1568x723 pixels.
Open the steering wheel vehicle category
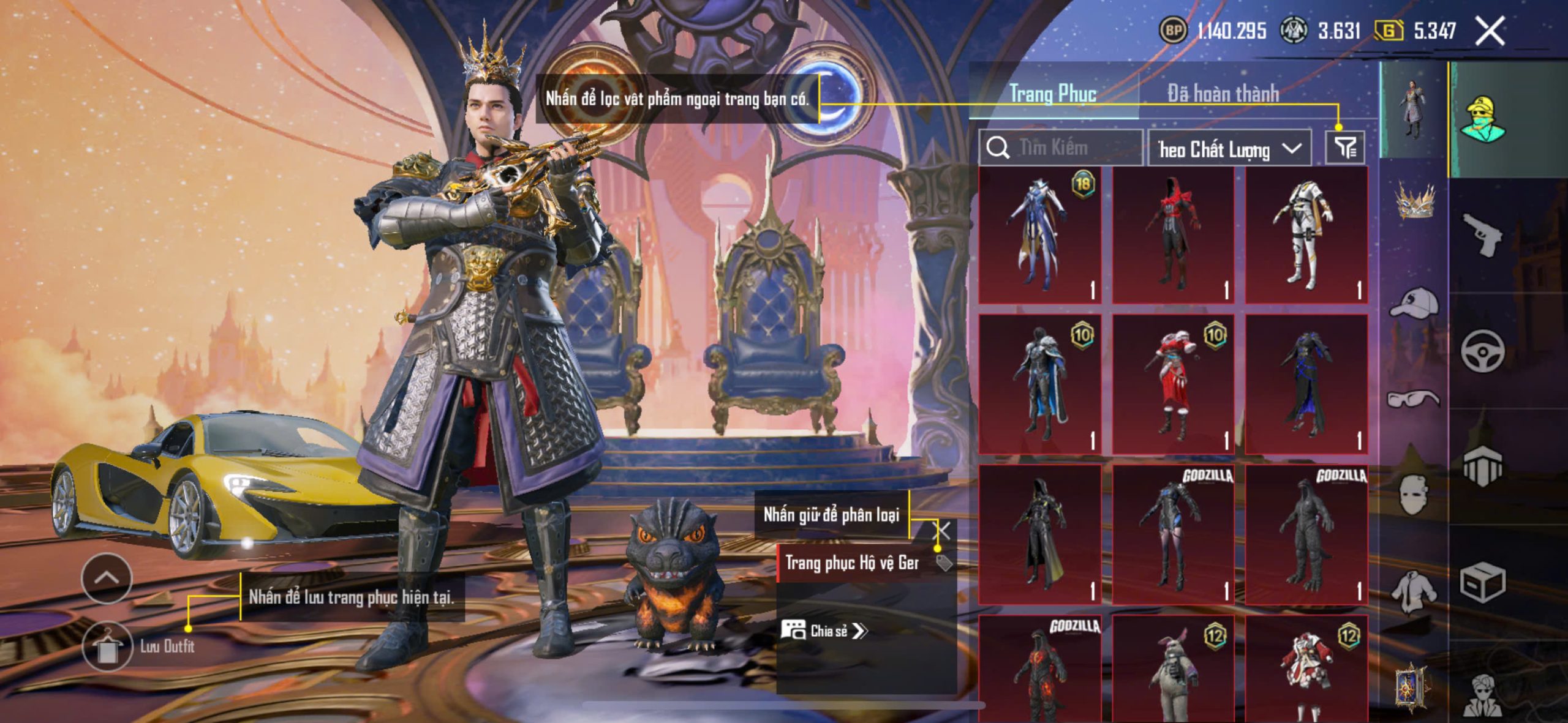click(1482, 351)
